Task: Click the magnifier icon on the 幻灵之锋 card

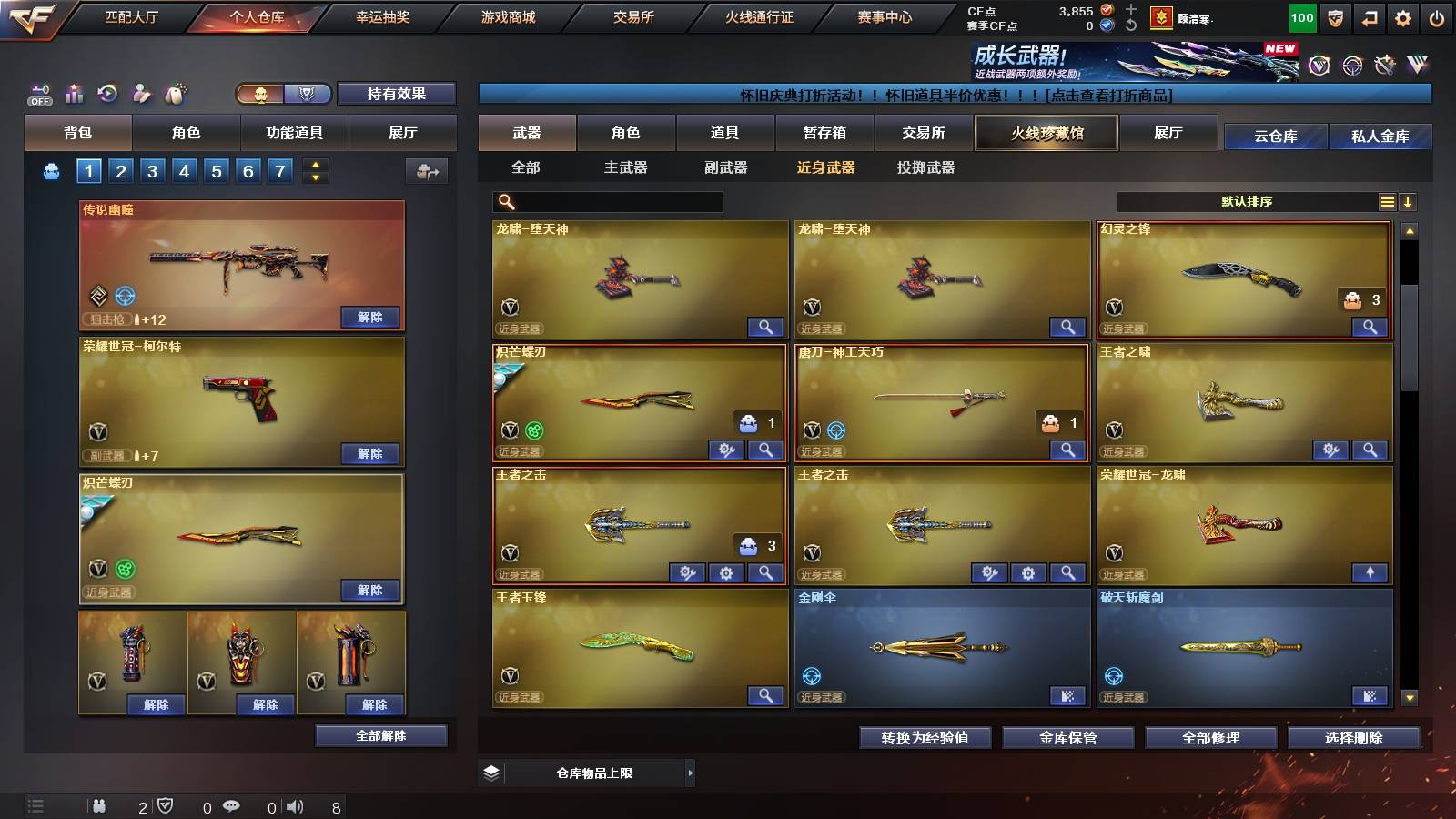Action: [x=1370, y=326]
